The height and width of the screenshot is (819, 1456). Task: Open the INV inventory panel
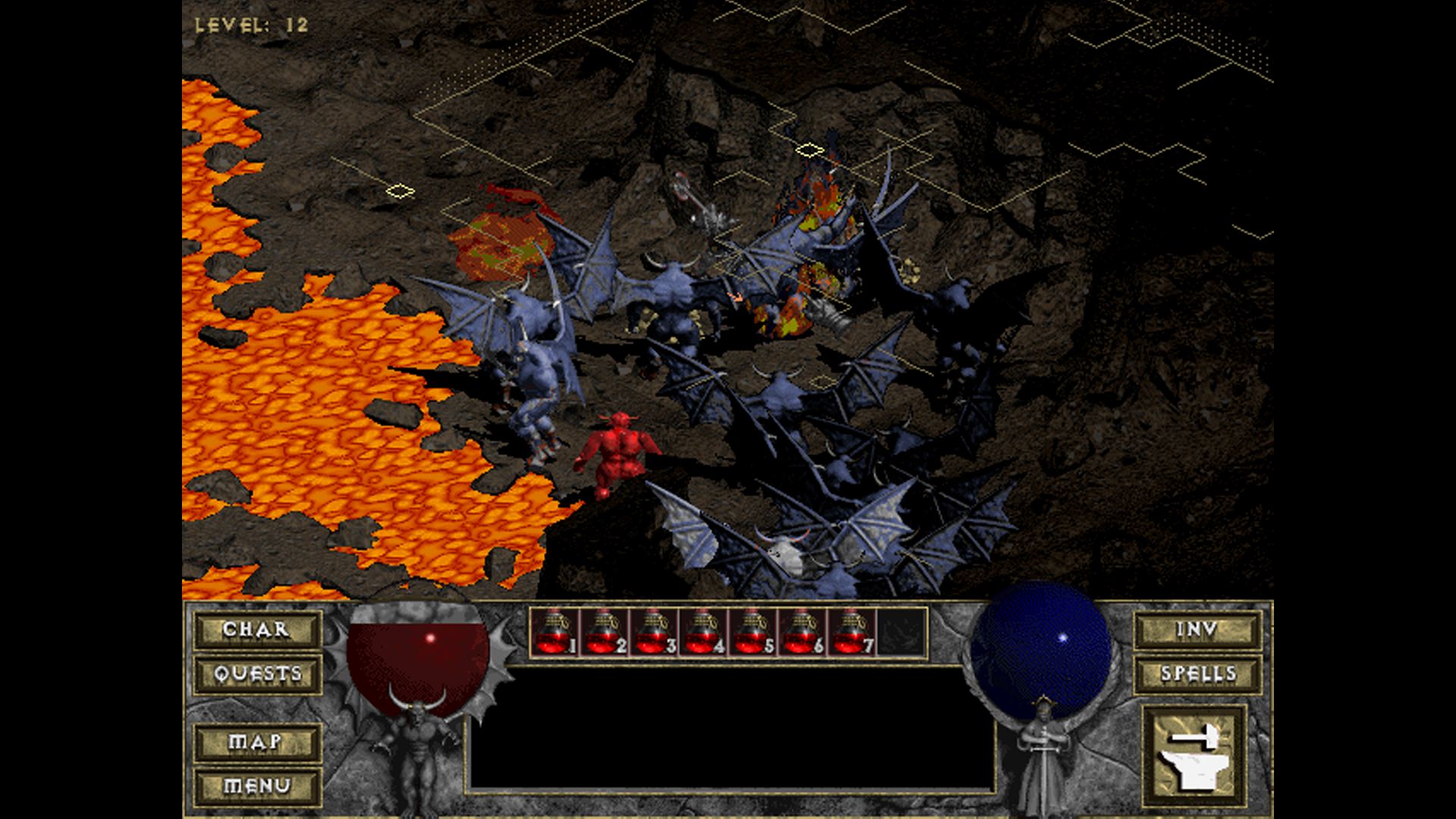pyautogui.click(x=1197, y=630)
